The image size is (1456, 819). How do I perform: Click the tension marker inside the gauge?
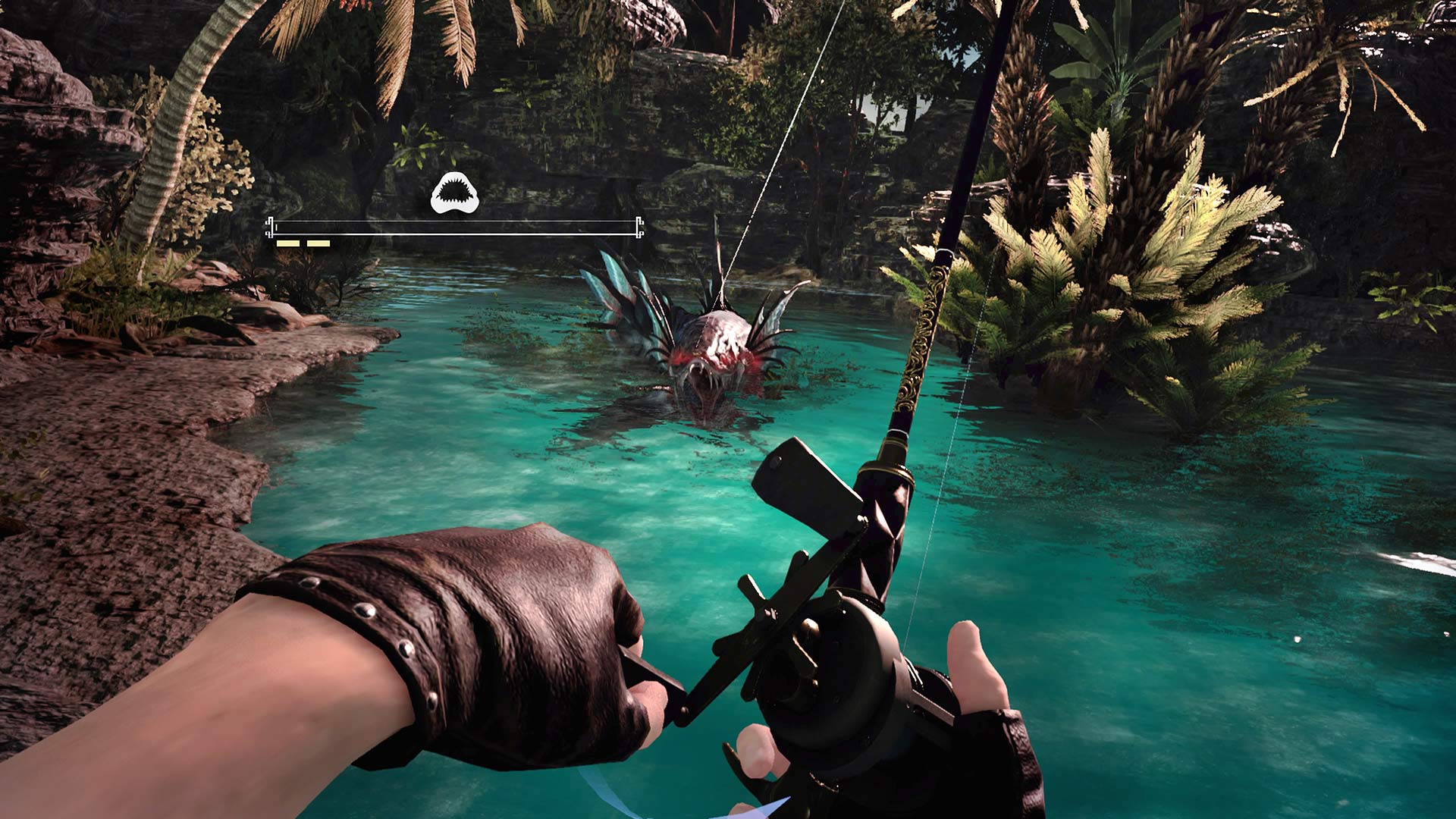point(277,227)
